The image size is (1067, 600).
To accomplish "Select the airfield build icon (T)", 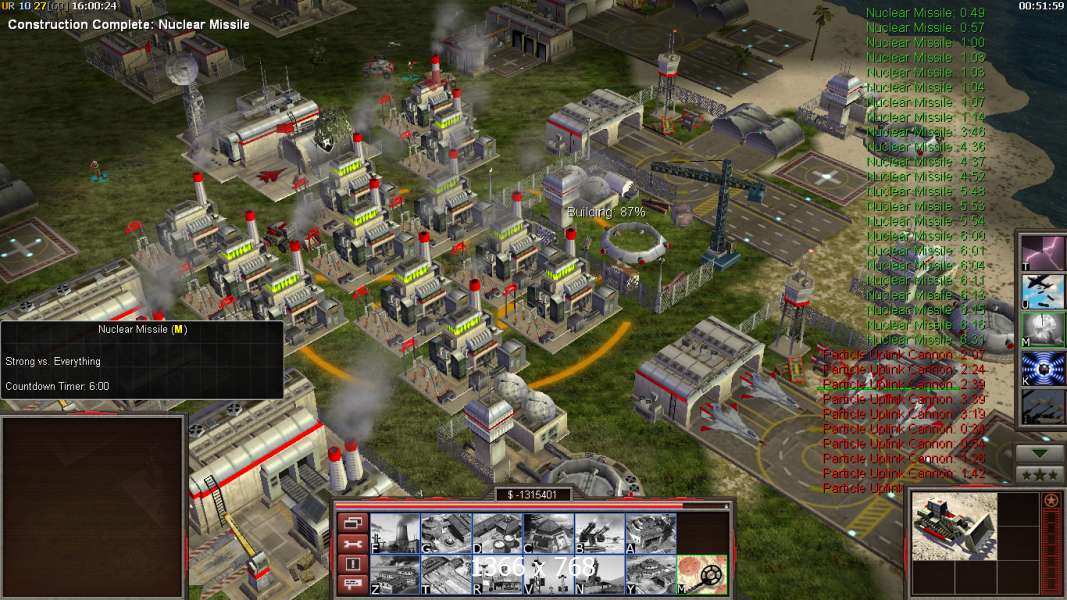I will [x=446, y=574].
